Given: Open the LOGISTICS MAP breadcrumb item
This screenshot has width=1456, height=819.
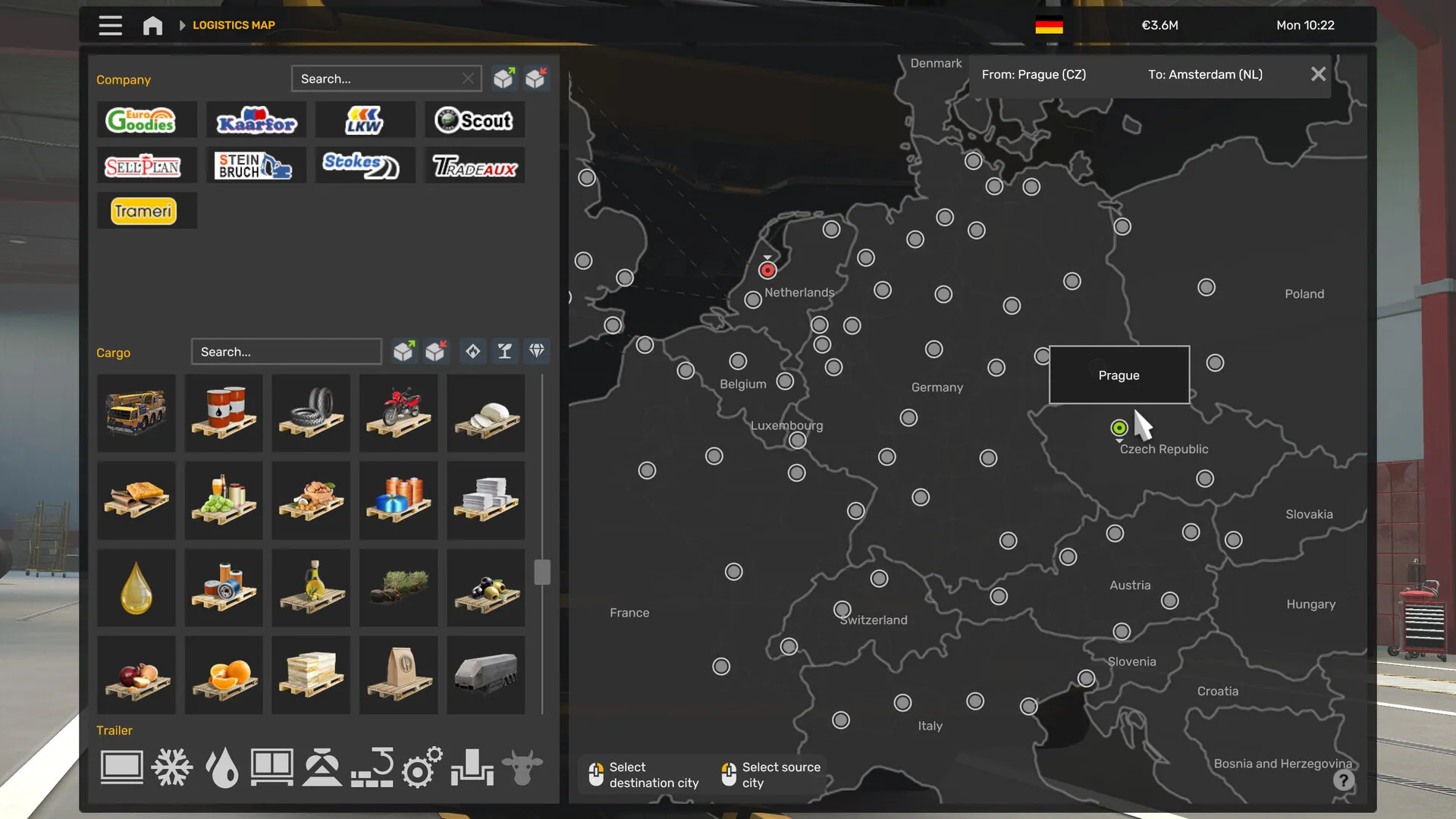Looking at the screenshot, I should tap(234, 25).
